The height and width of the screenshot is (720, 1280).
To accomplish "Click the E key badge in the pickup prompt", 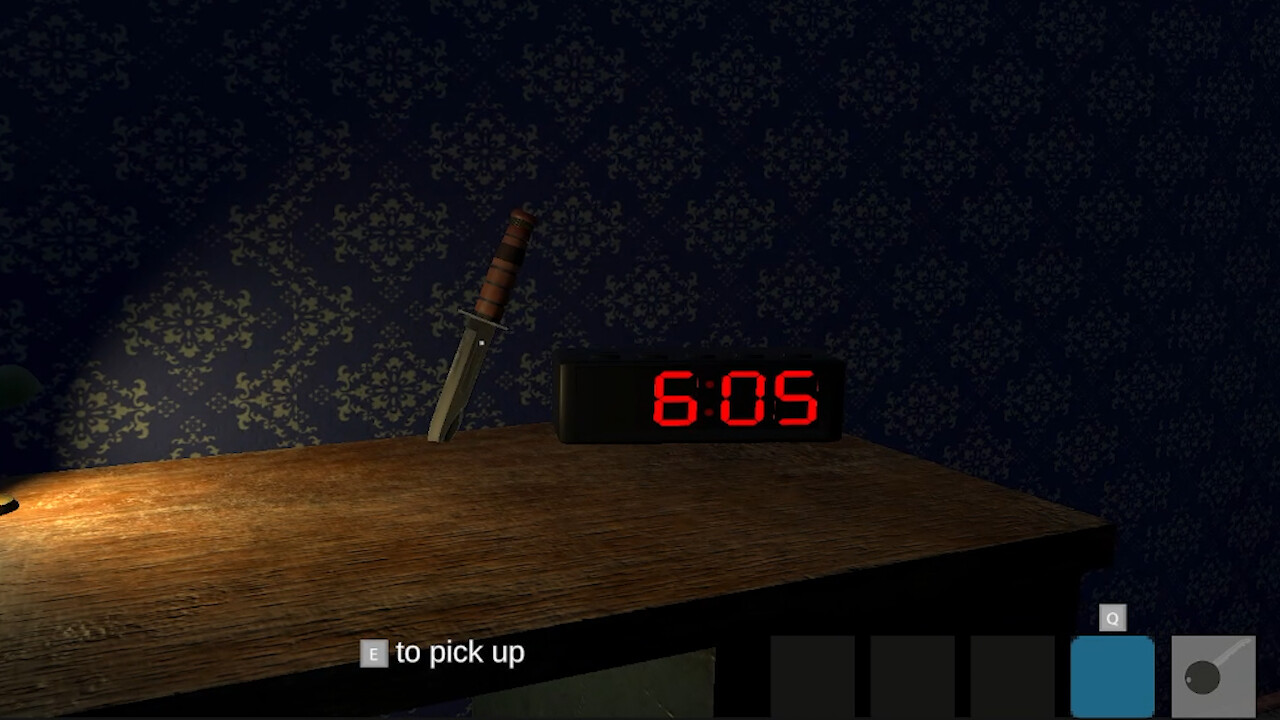I will point(371,653).
